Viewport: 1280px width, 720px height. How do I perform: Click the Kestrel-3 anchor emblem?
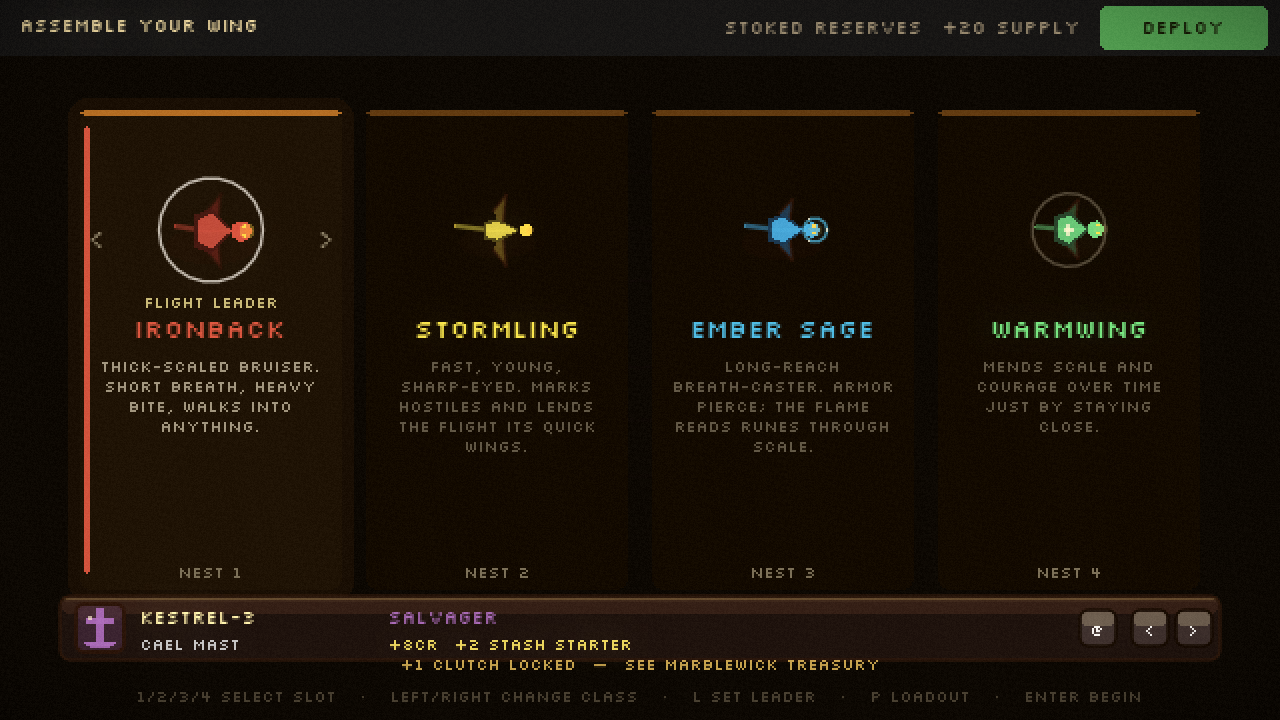(99, 630)
